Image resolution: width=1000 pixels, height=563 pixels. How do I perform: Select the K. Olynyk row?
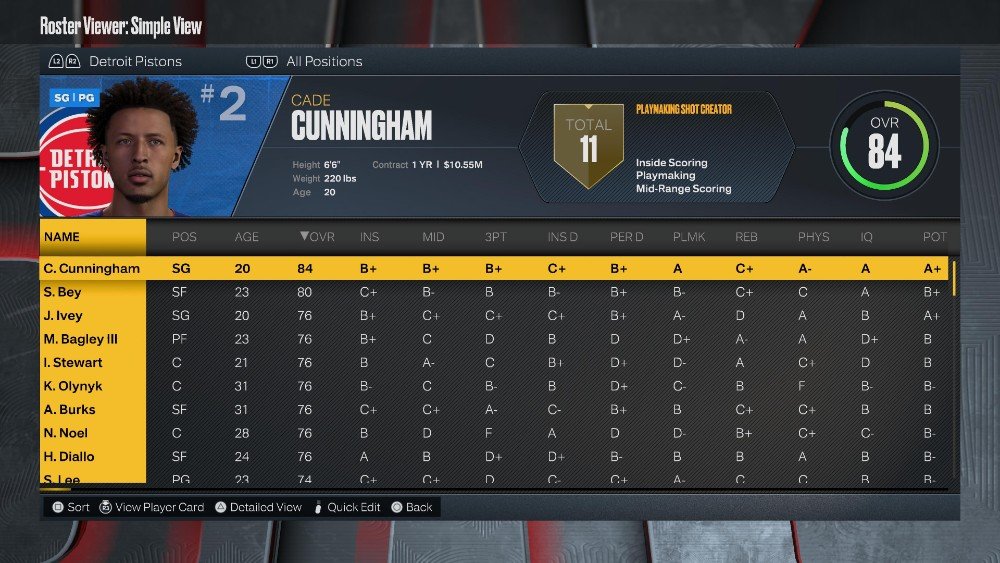[x=72, y=386]
